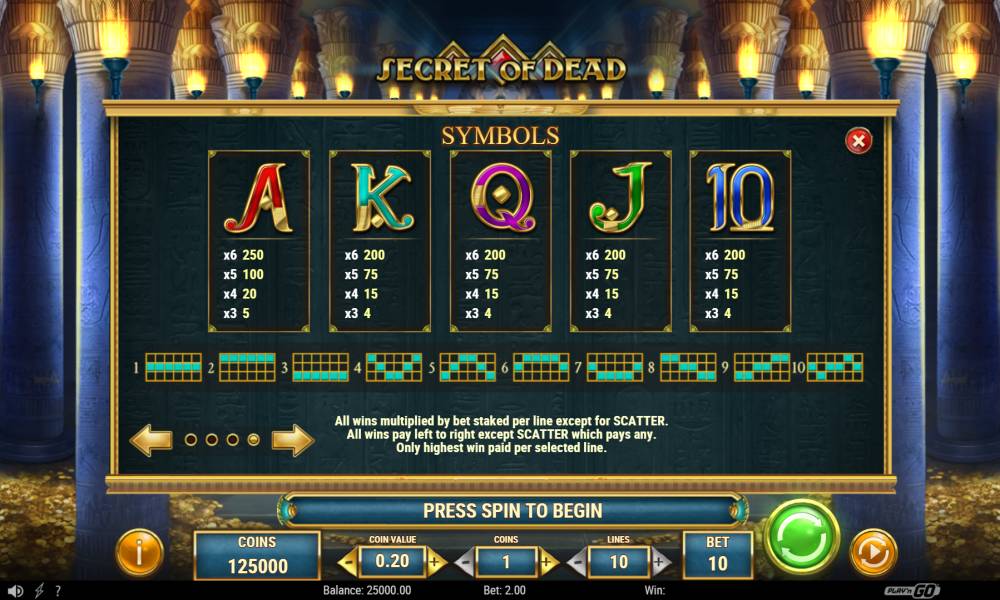The image size is (1000, 600).
Task: Add more lines
Action: tap(660, 563)
